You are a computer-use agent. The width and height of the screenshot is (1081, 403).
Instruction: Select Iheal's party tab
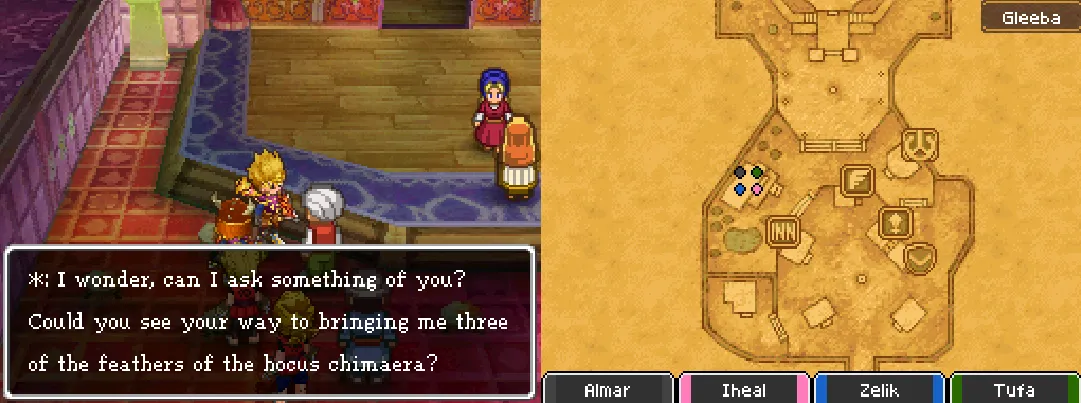(744, 390)
